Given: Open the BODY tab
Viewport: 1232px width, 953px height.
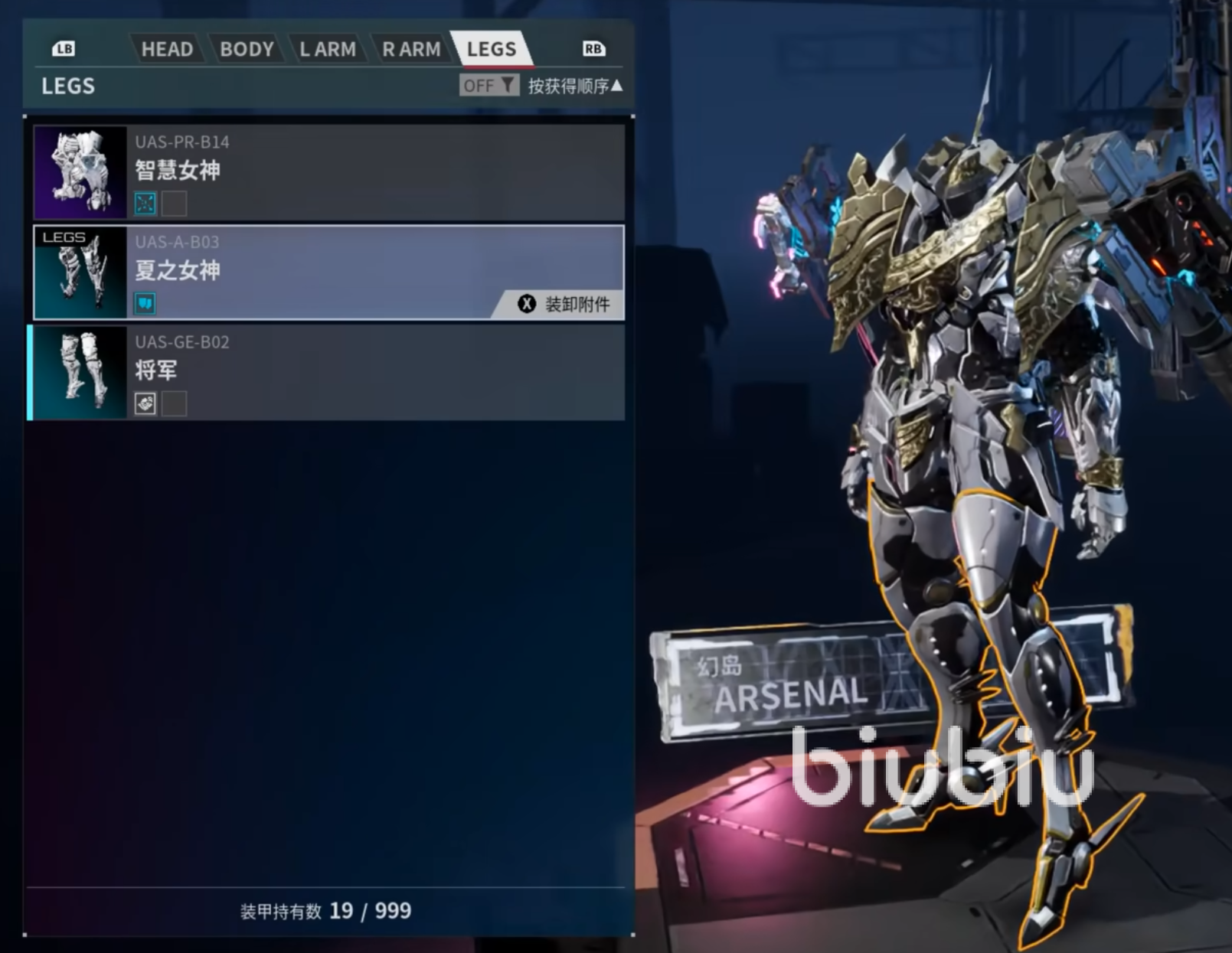Looking at the screenshot, I should 247,49.
